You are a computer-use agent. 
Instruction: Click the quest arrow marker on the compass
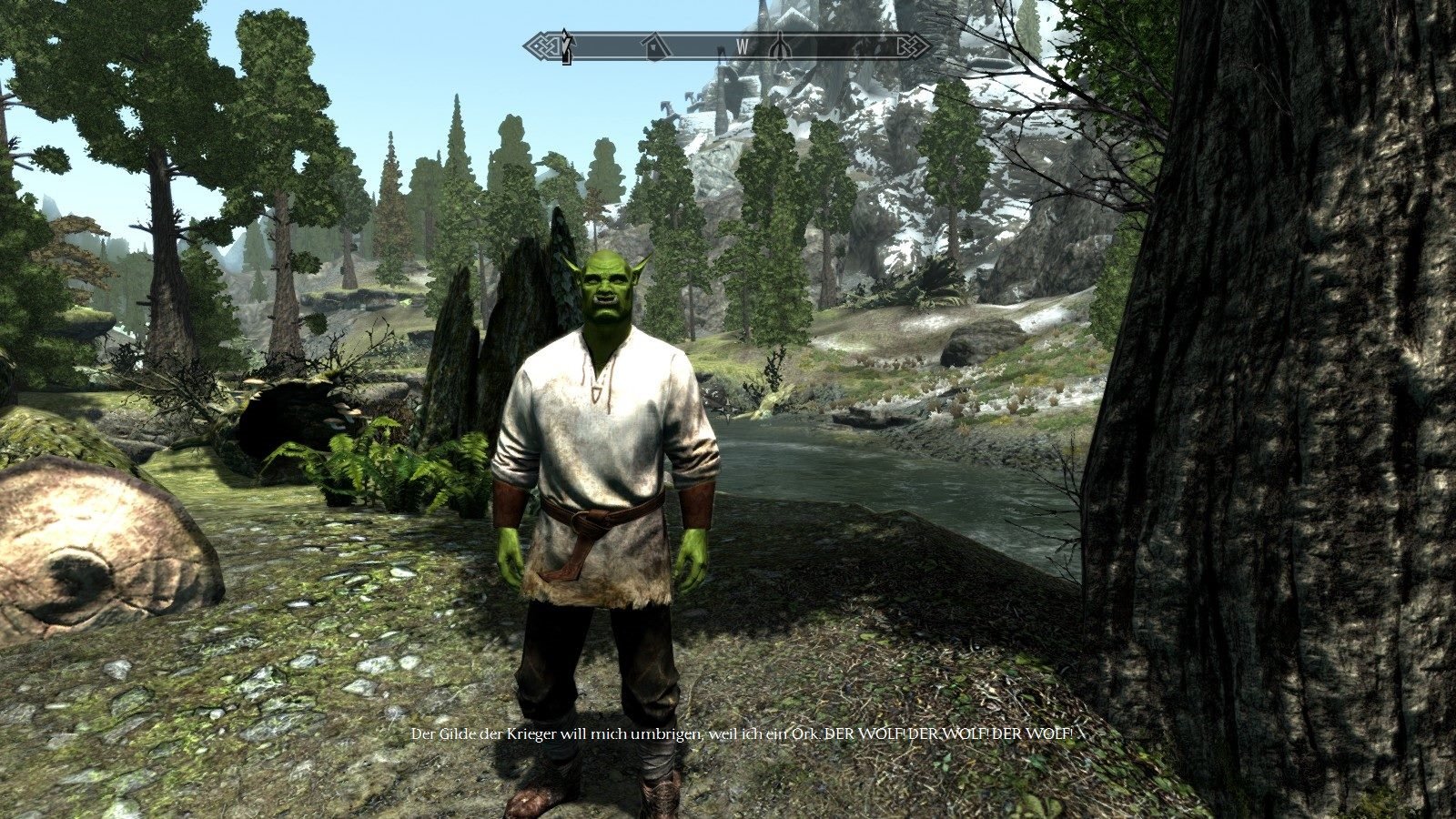click(567, 45)
